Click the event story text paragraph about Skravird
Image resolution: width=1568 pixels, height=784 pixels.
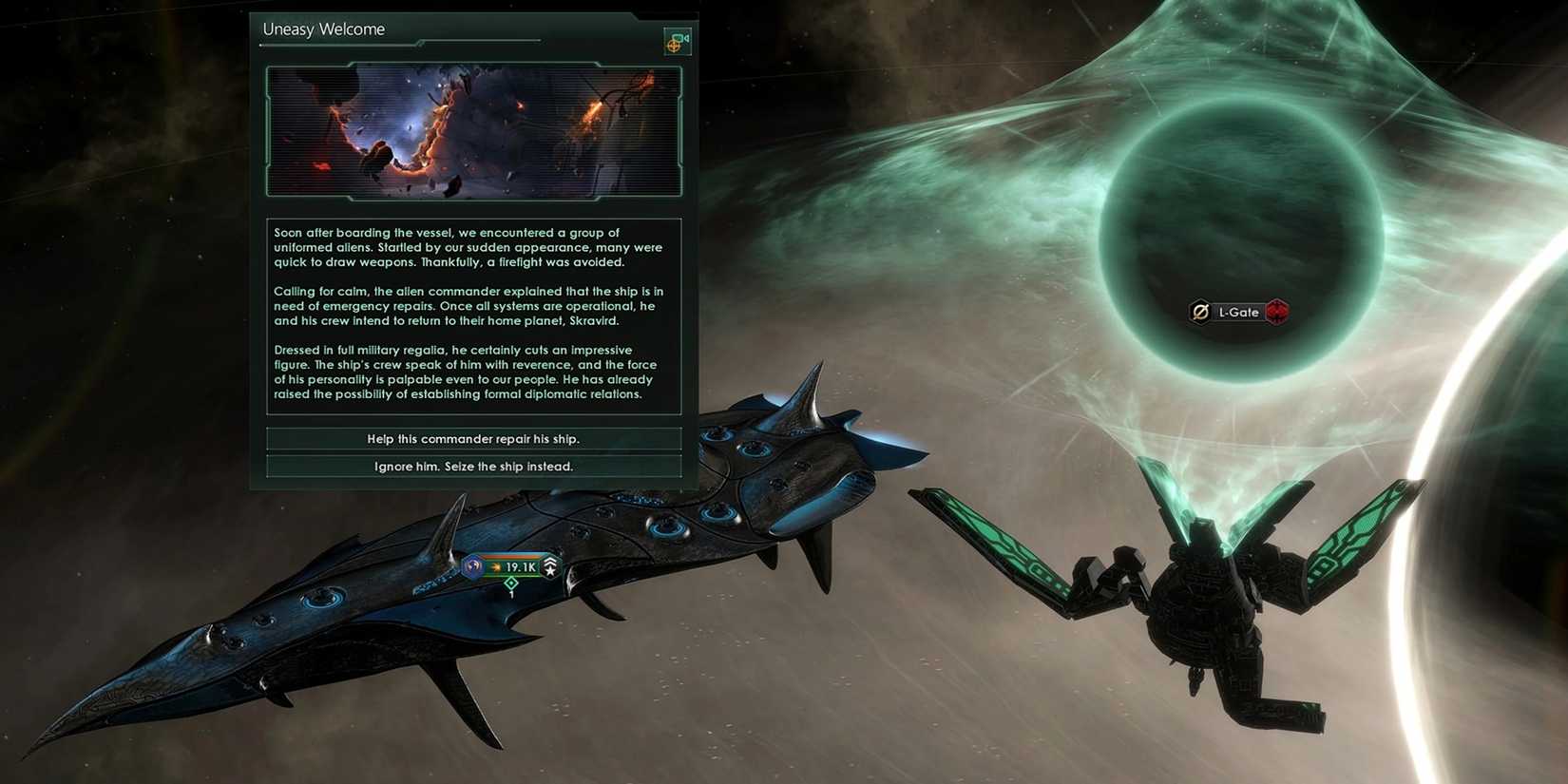click(468, 305)
